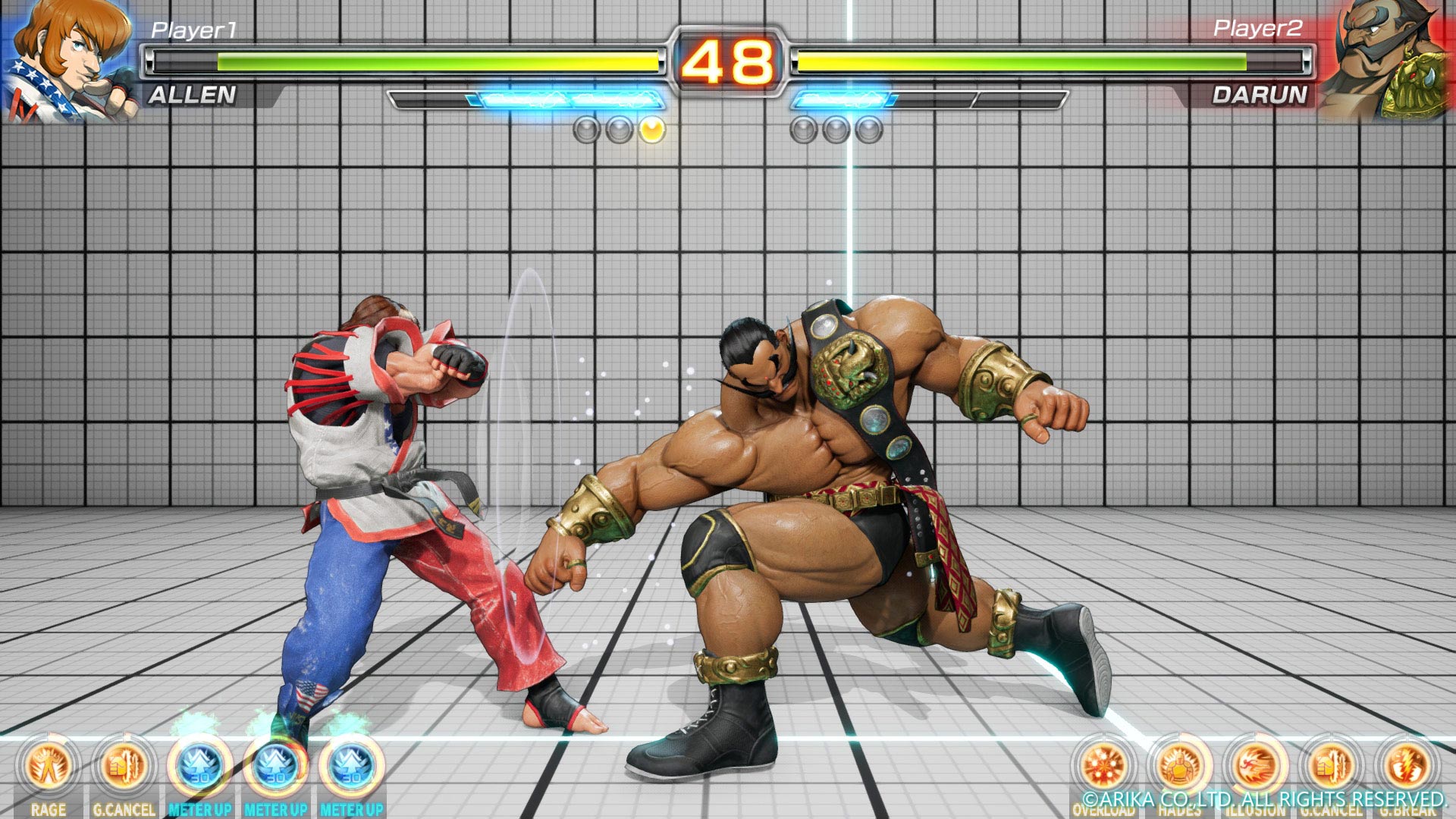1456x819 pixels.
Task: Select Allen's RAGE skill icon
Action: click(49, 766)
